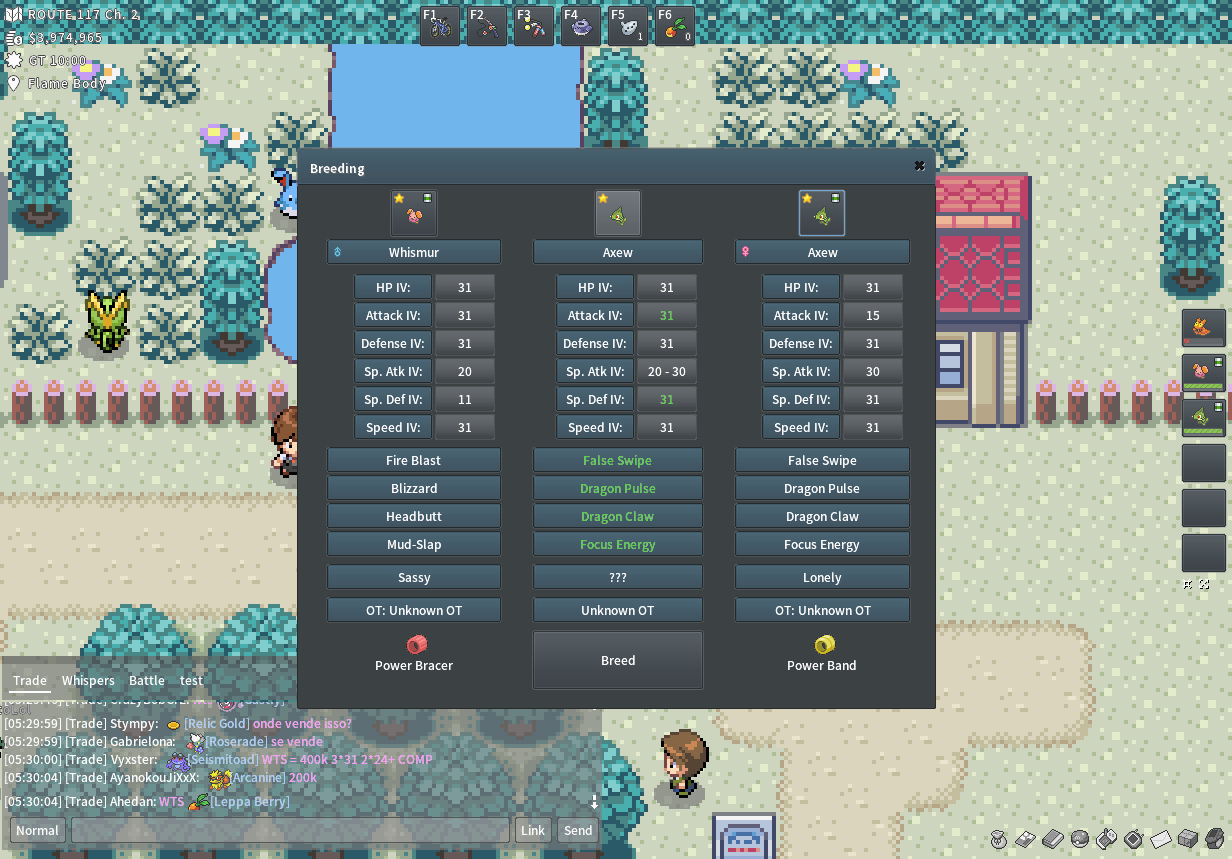This screenshot has height=859, width=1232.
Task: Send the chat message
Action: point(578,831)
